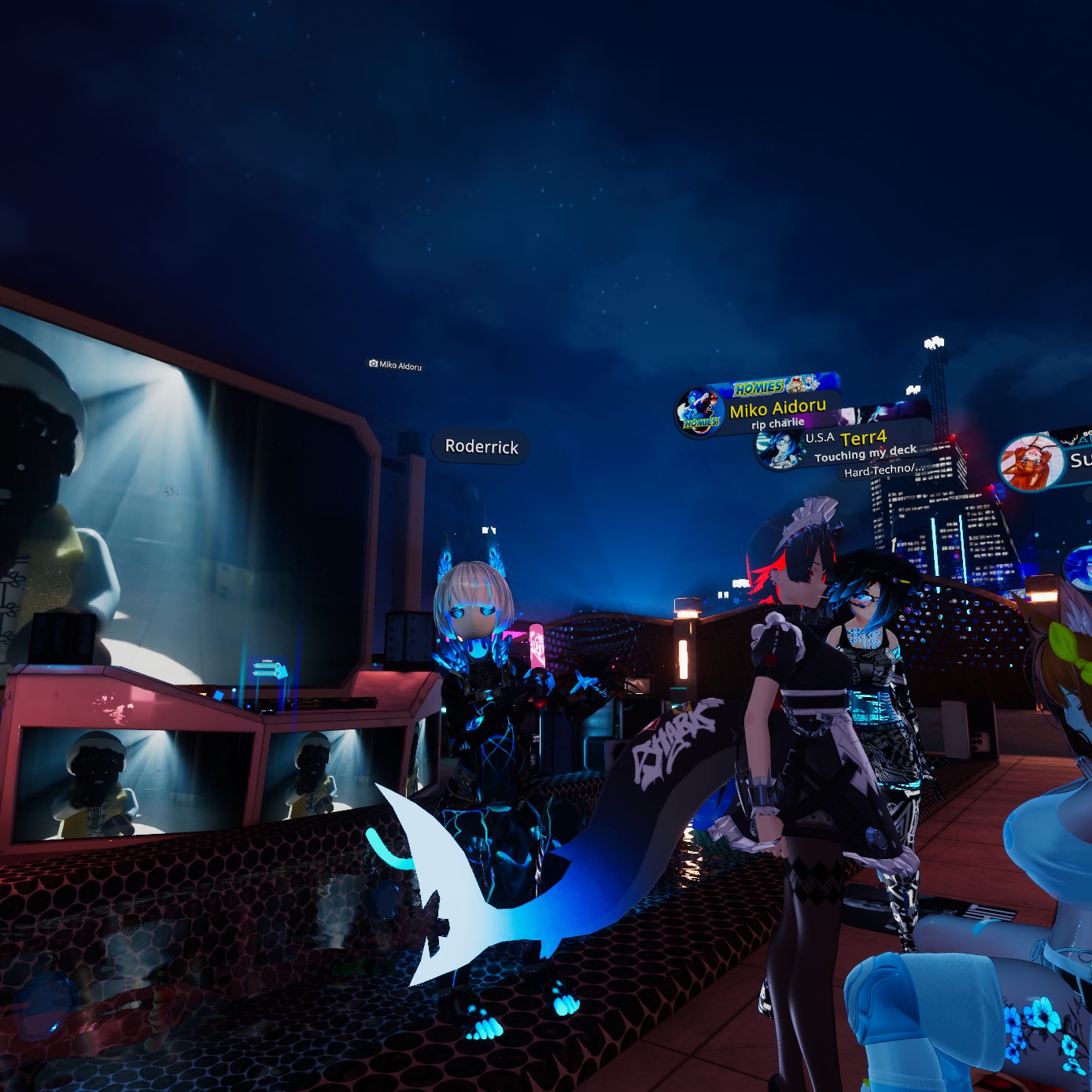Click Terr4's round avatar thumbnail
This screenshot has height=1092, width=1092.
(x=780, y=451)
